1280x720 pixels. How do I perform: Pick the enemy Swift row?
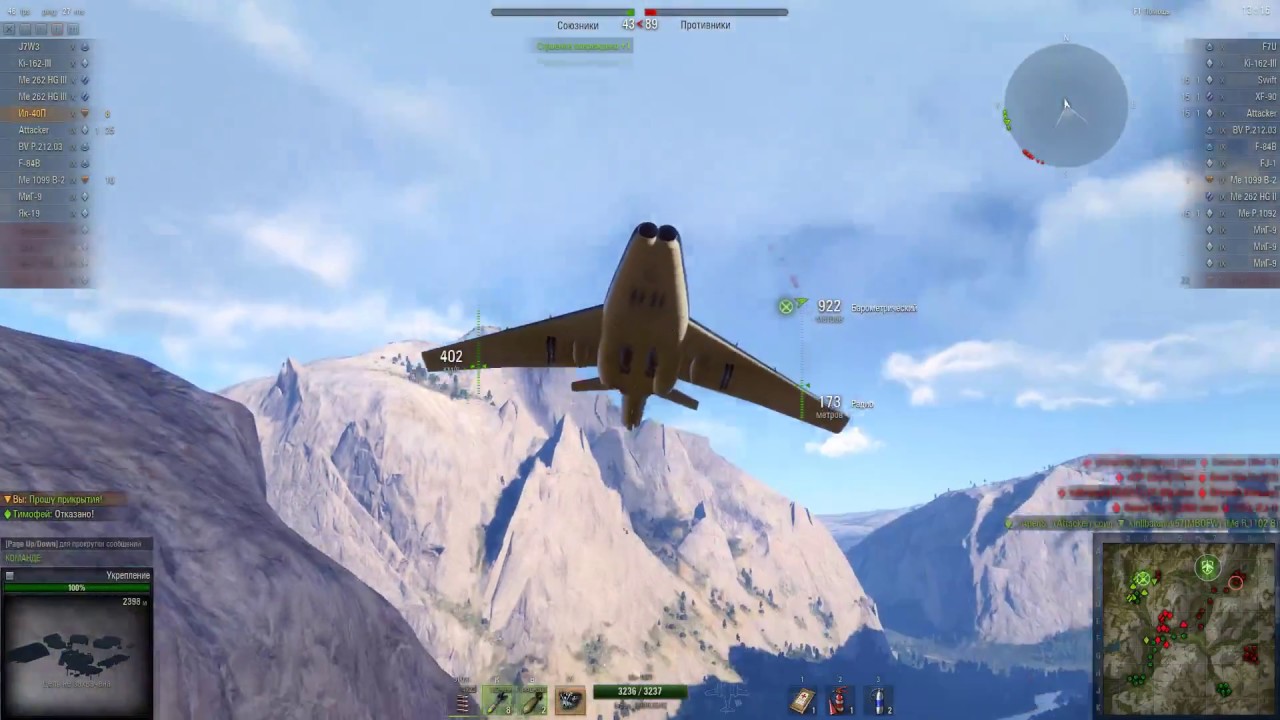point(1266,80)
